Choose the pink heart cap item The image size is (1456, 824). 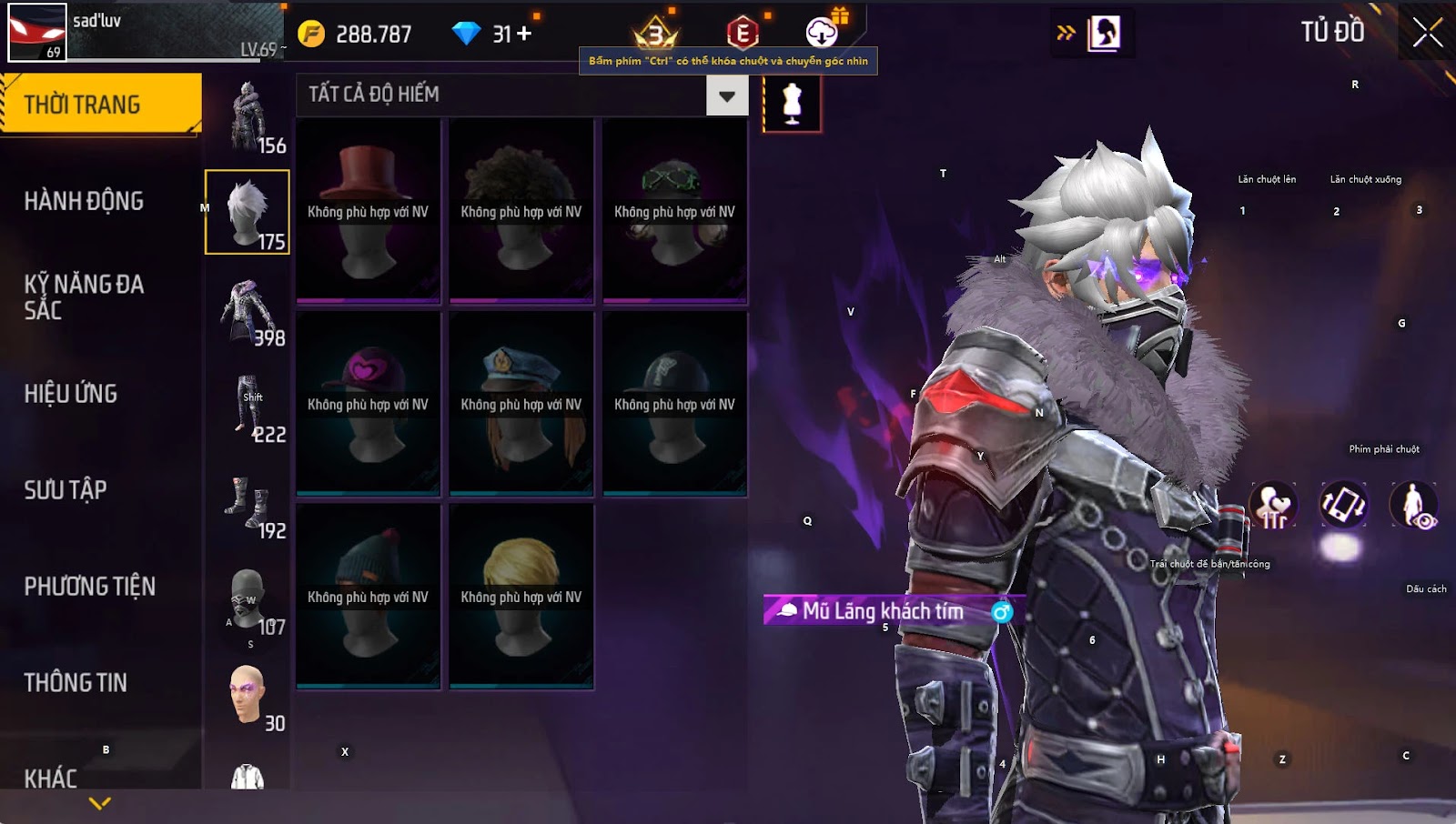(x=368, y=404)
